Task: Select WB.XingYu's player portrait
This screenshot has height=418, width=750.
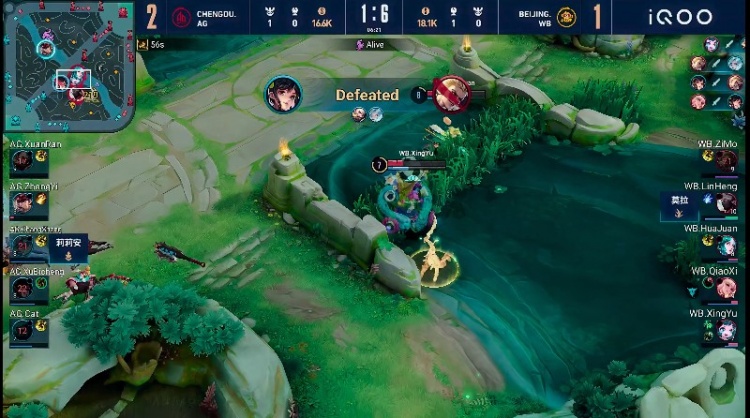Action: pos(727,331)
